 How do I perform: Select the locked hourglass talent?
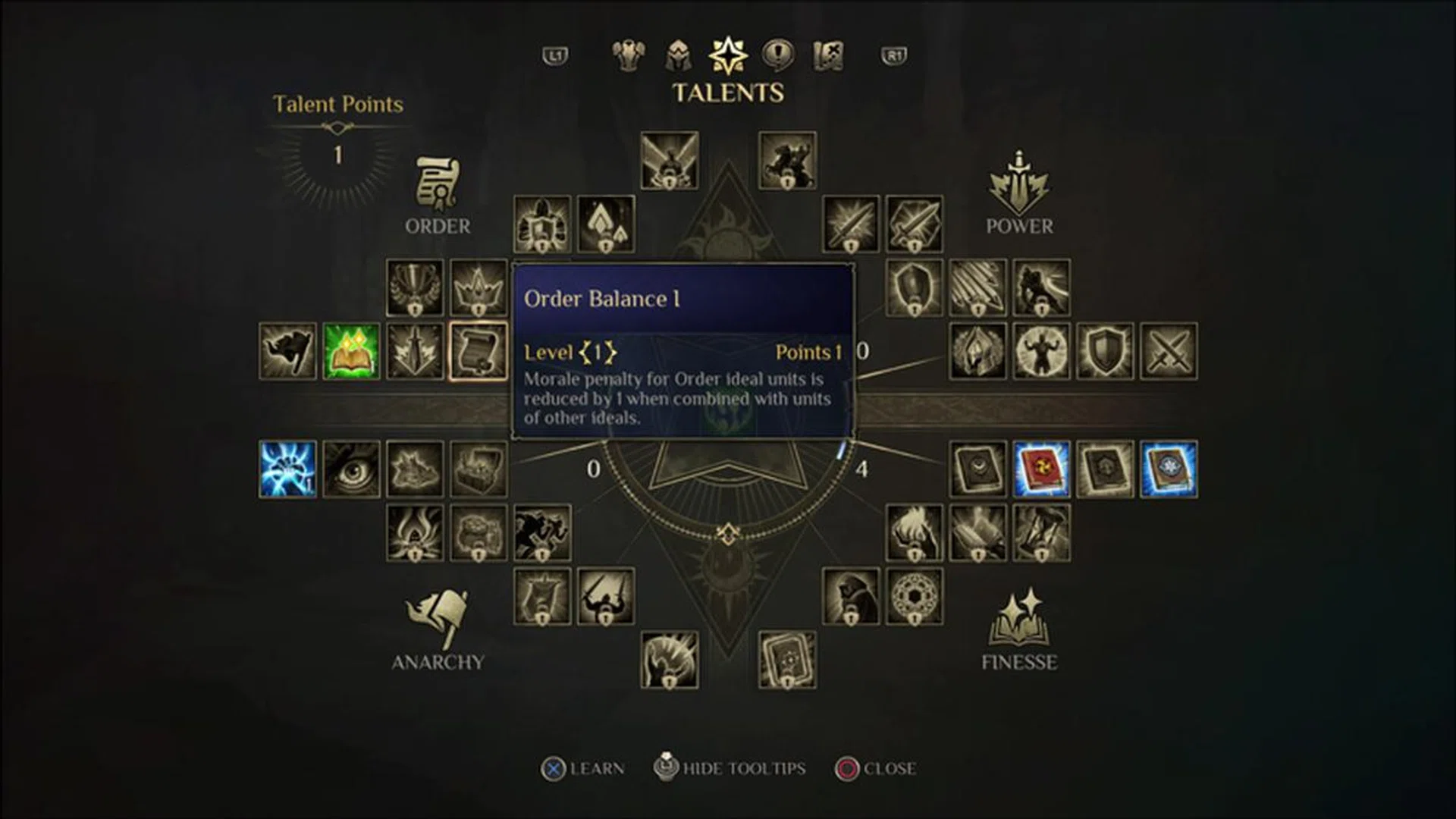pos(1041,533)
